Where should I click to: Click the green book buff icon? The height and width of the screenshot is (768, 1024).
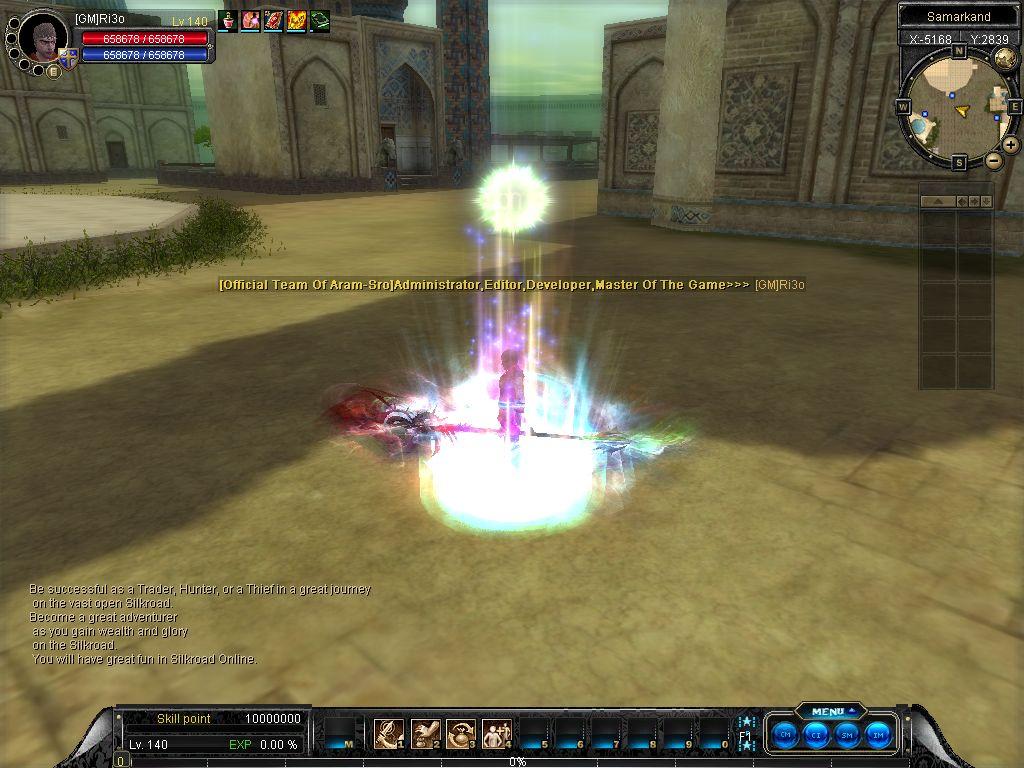point(319,20)
